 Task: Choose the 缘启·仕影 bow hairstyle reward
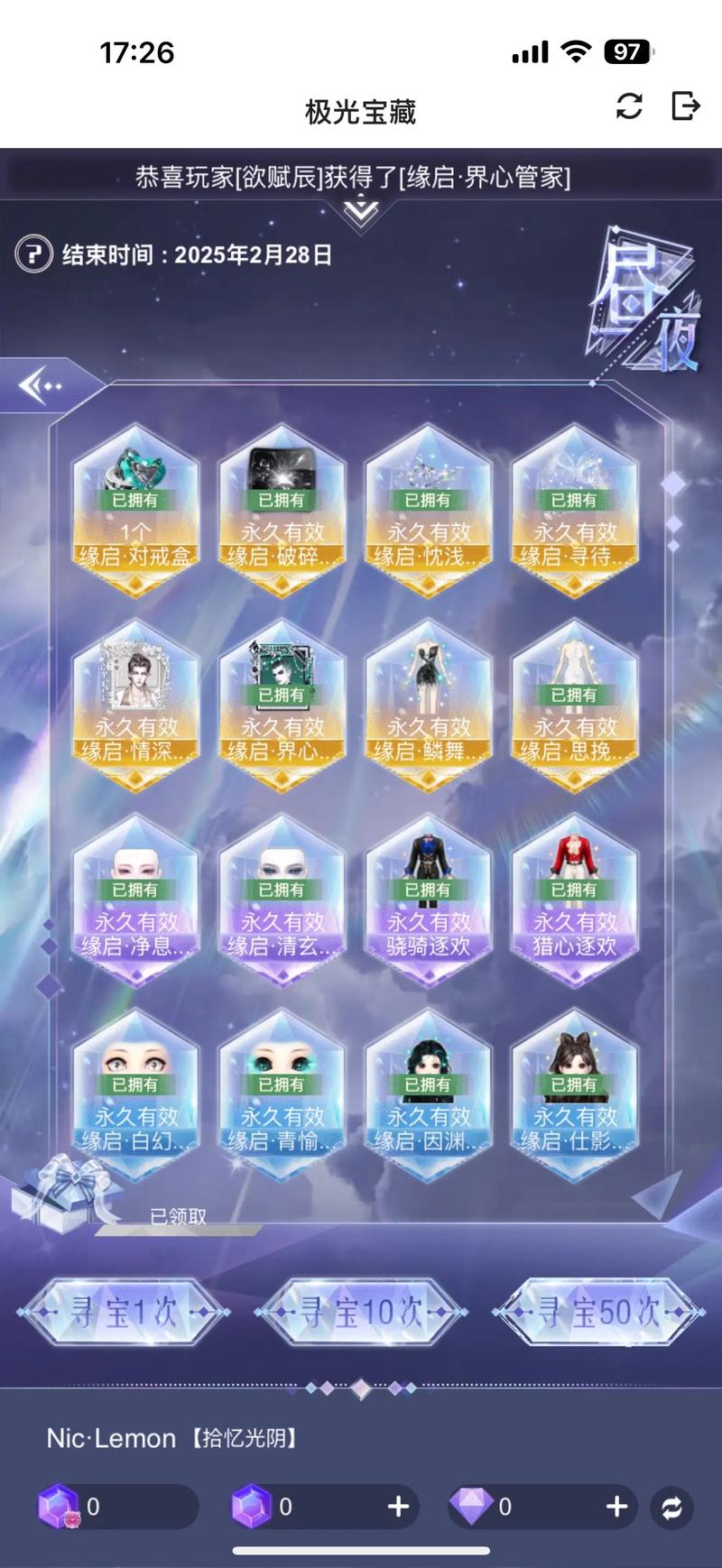point(574,1096)
